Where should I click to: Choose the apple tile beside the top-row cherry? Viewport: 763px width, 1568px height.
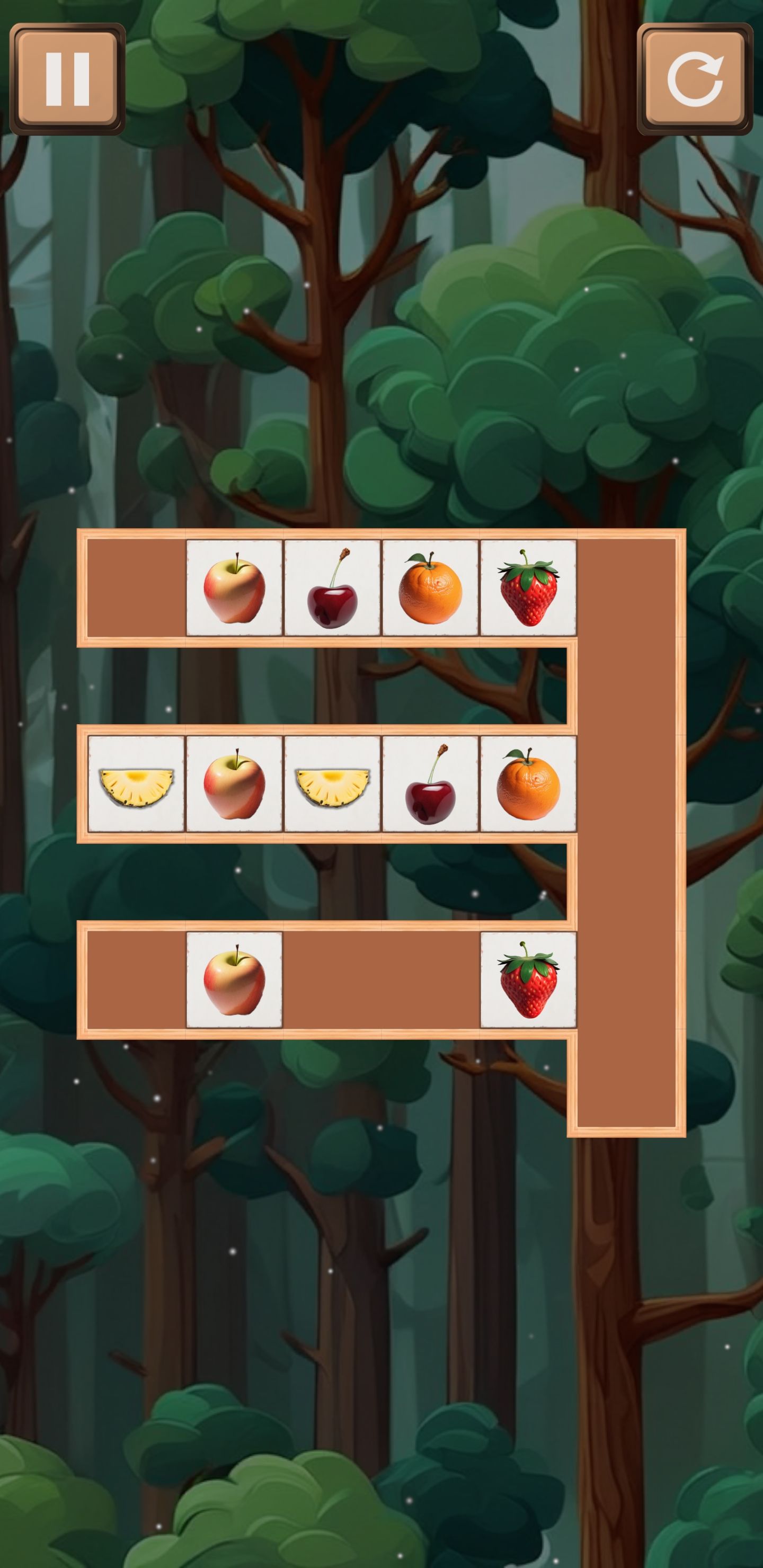tap(234, 587)
